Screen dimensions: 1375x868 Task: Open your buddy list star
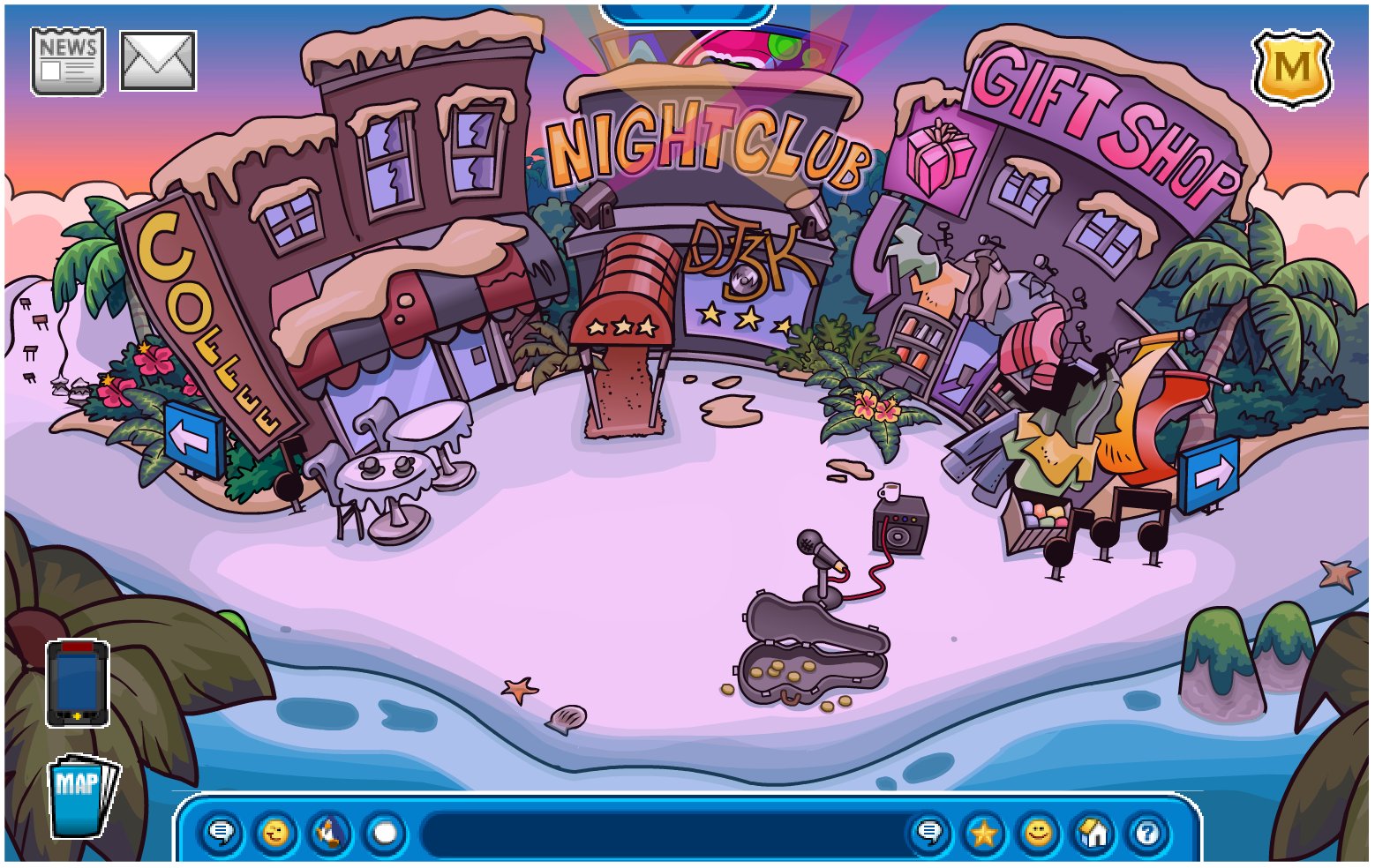[983, 833]
